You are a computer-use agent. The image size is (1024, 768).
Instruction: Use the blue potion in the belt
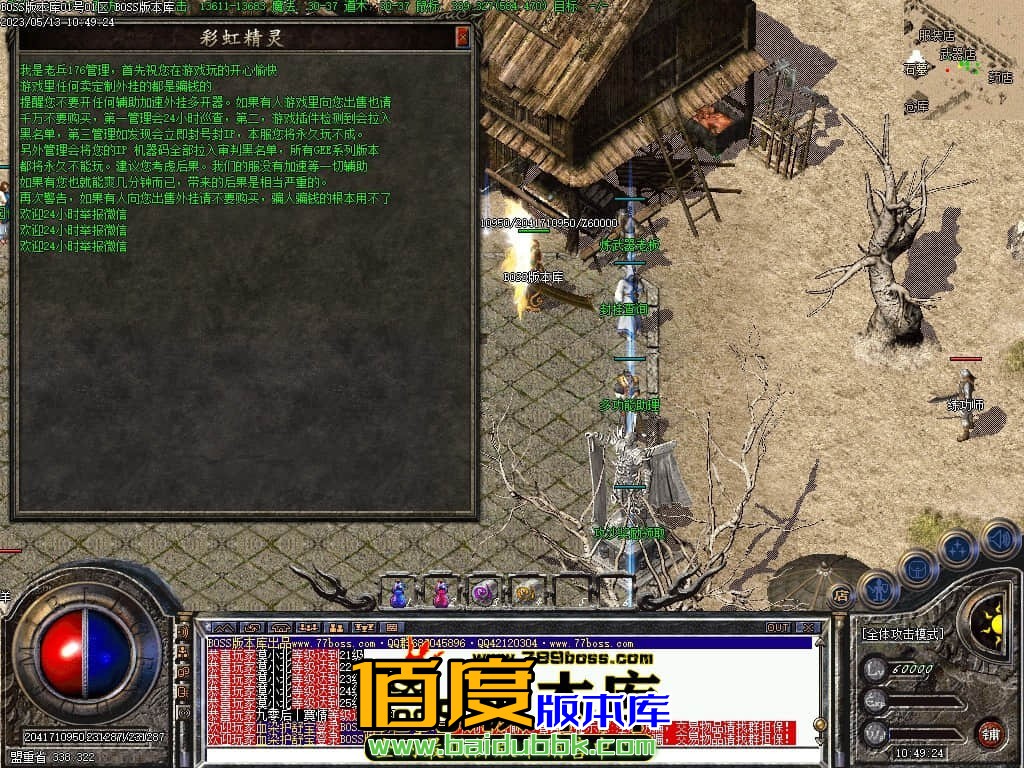(399, 593)
